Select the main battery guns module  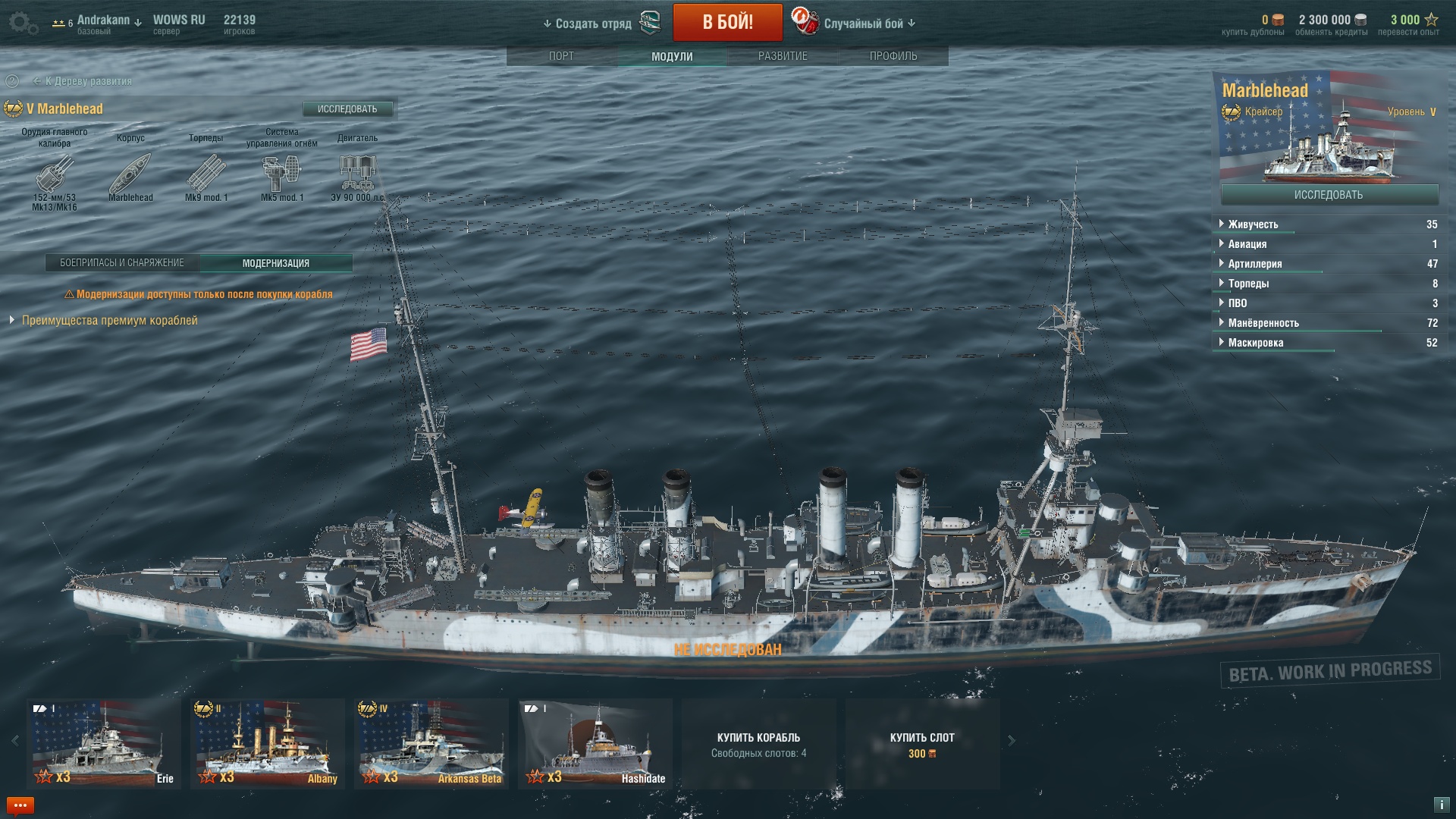55,174
